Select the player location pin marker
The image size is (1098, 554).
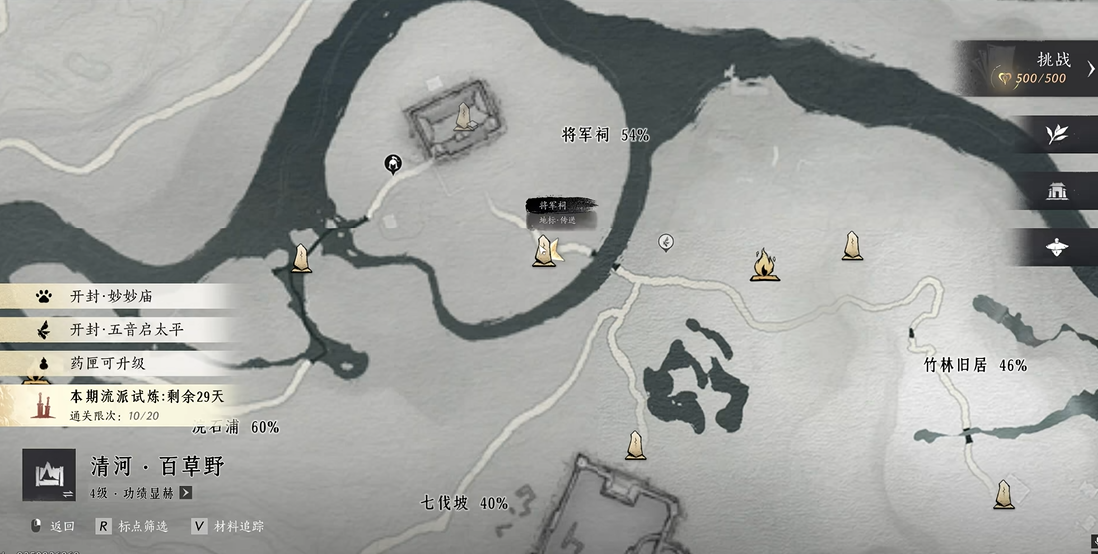coord(394,163)
